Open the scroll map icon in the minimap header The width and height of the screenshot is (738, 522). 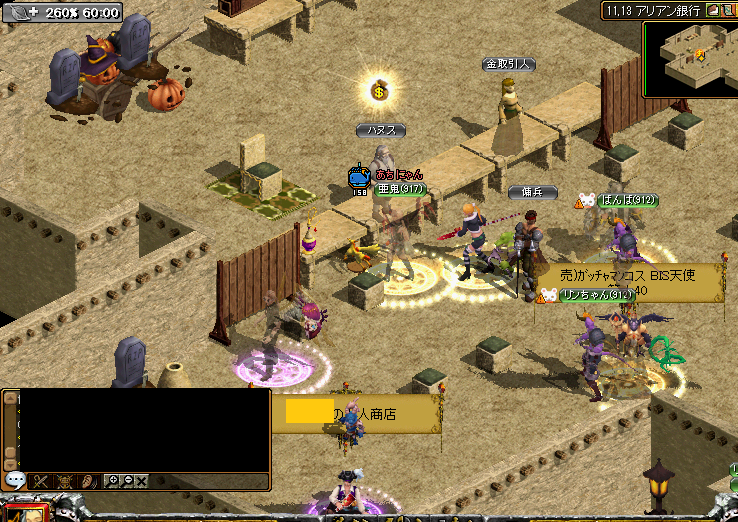pos(729,11)
